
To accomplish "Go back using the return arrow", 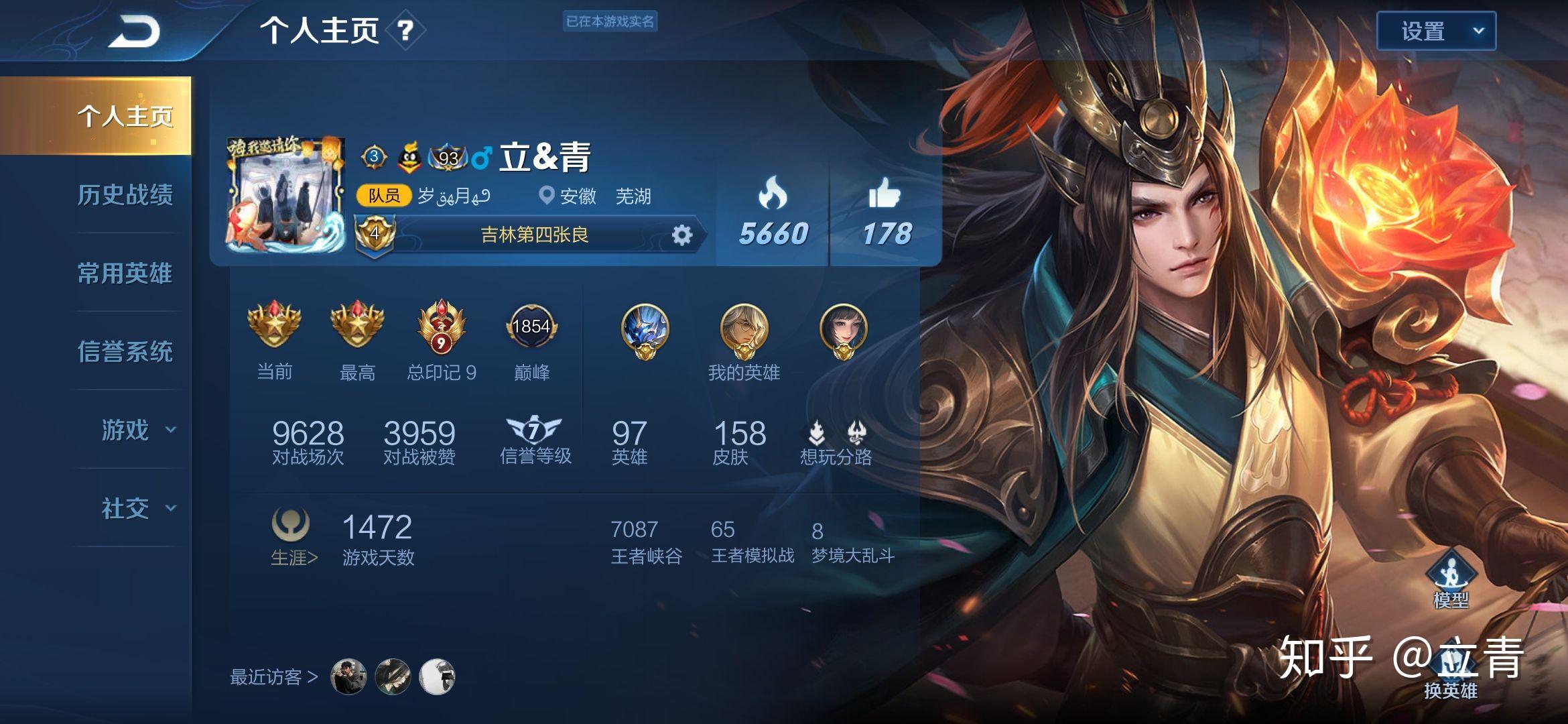I will (134, 32).
